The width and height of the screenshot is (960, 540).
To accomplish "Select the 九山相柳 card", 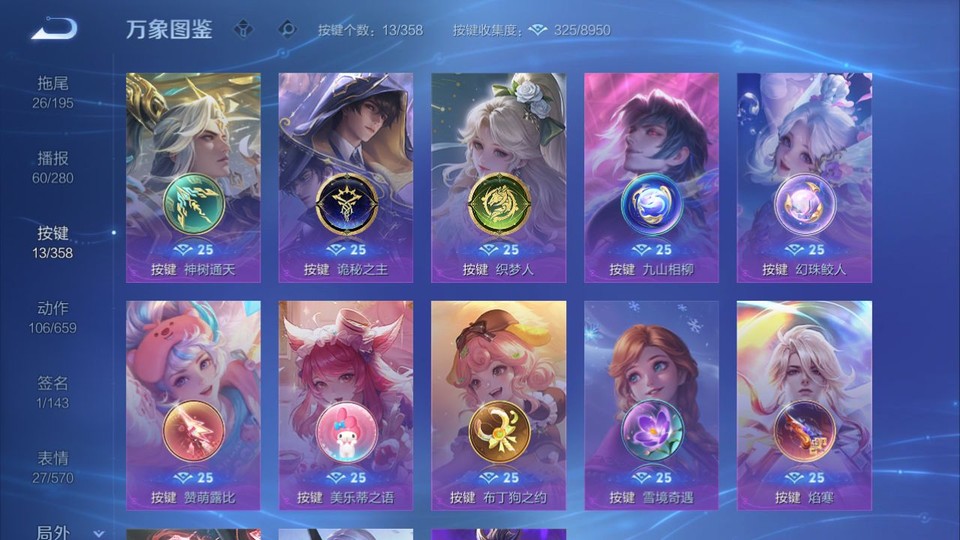I will (651, 177).
